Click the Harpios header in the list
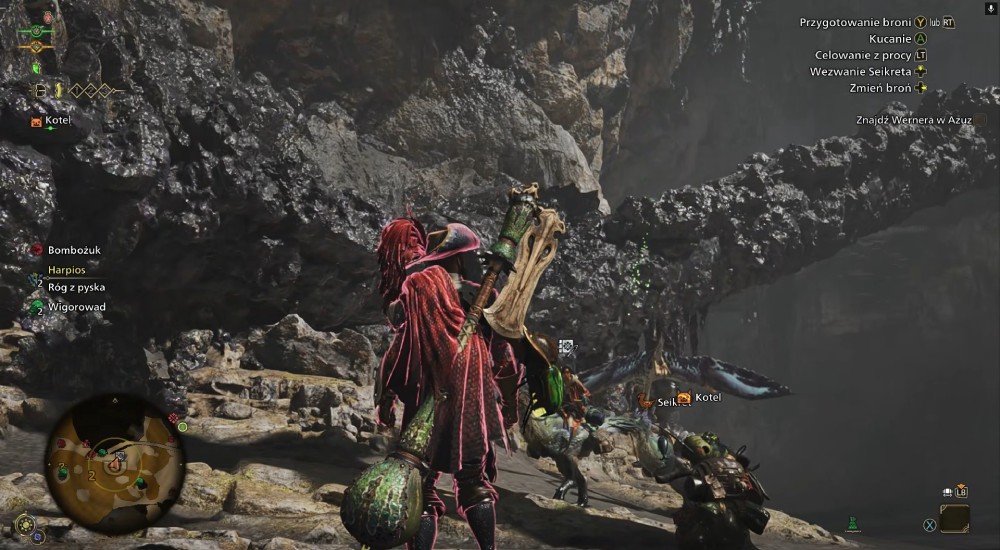 pyautogui.click(x=67, y=270)
